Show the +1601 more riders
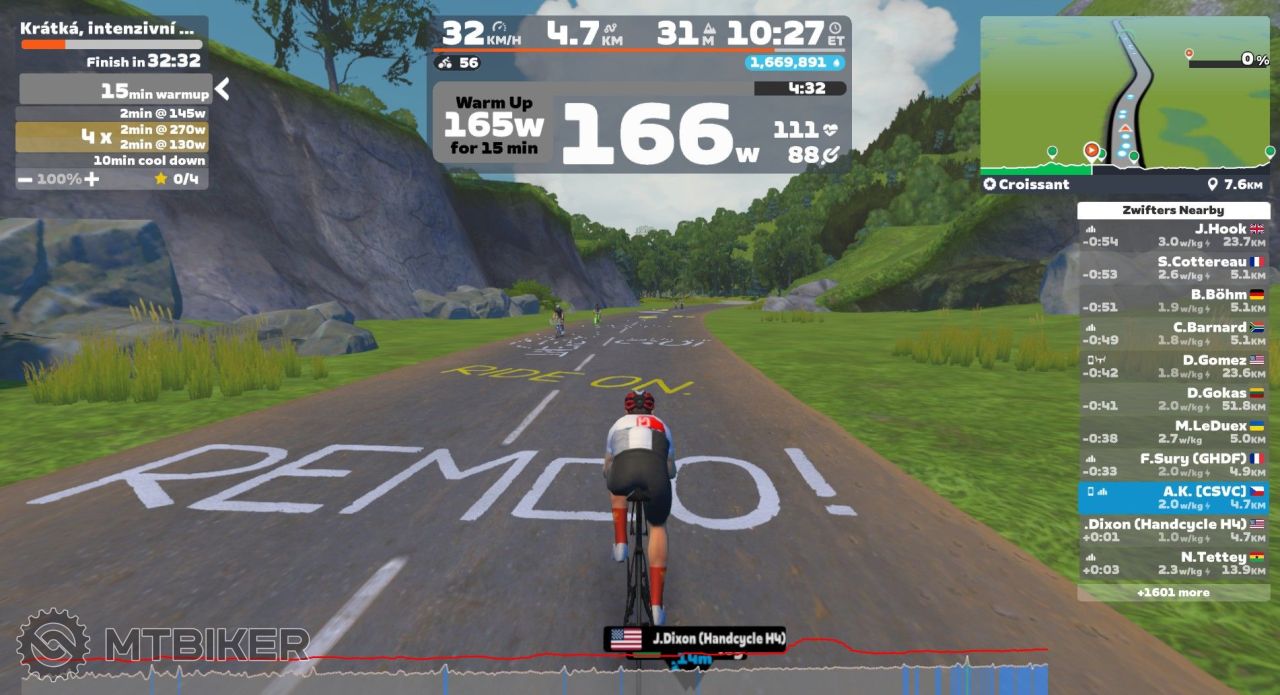Image resolution: width=1280 pixels, height=695 pixels. point(1174,592)
